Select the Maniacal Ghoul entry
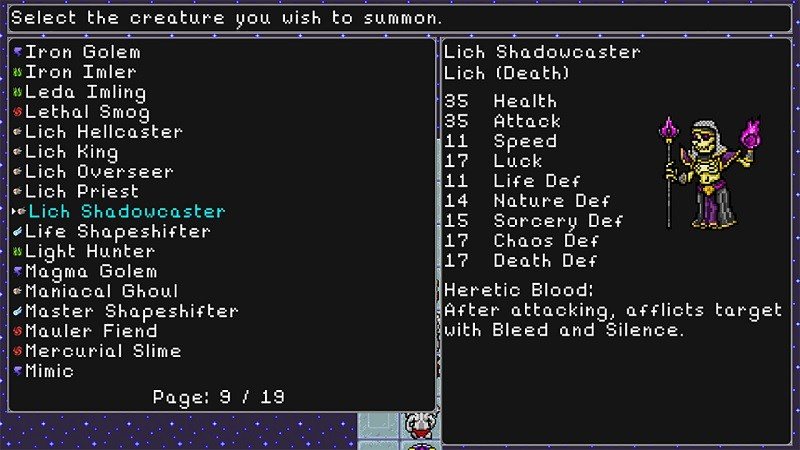 click(x=102, y=292)
